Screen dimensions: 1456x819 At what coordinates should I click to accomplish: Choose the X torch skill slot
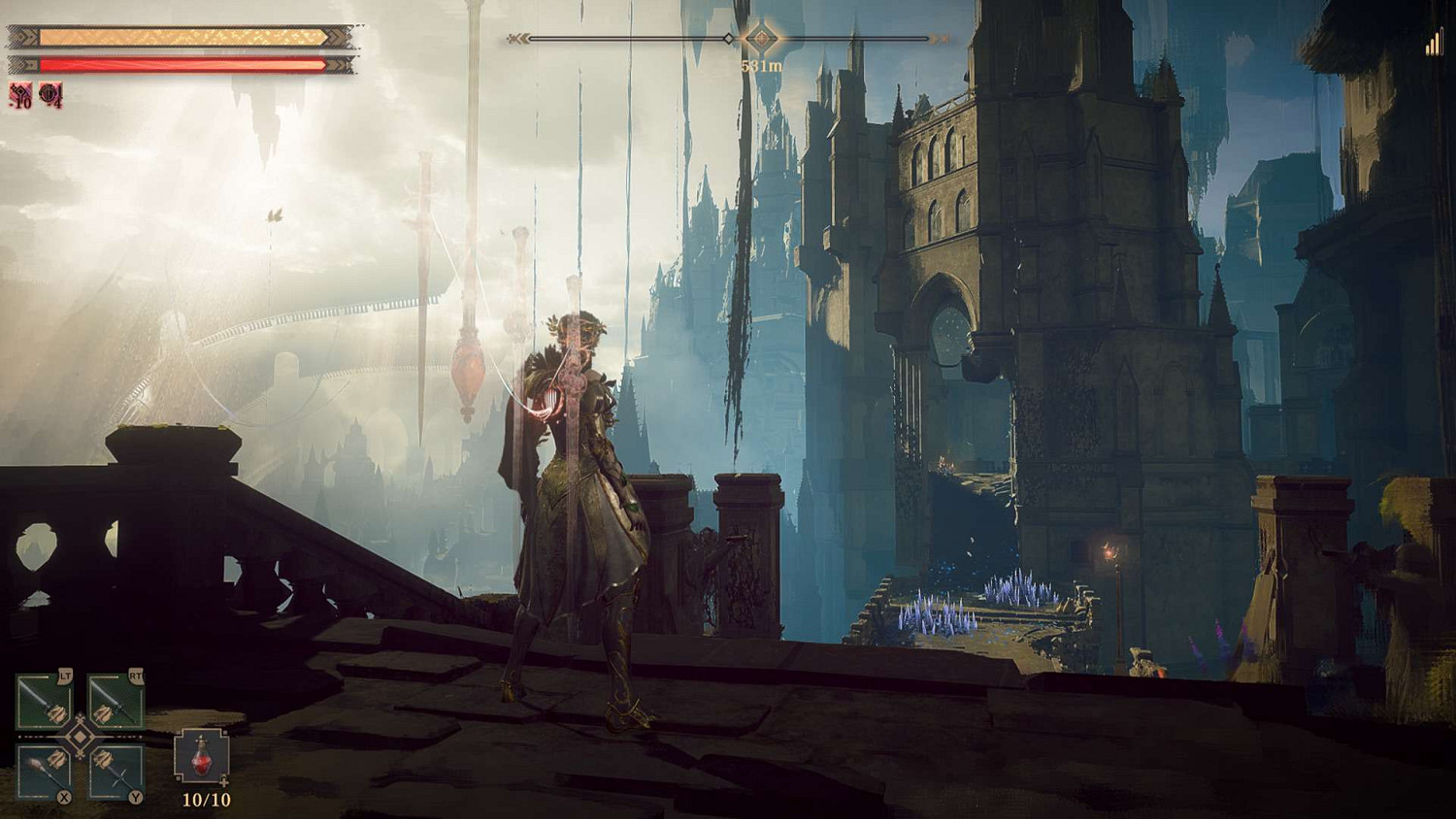(x=45, y=772)
